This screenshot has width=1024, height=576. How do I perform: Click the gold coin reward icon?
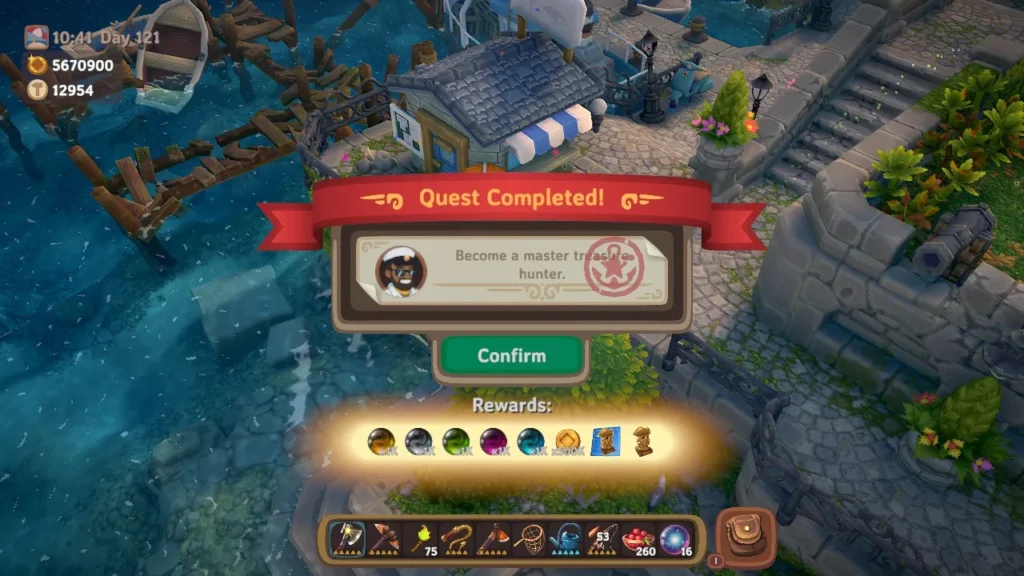click(569, 441)
